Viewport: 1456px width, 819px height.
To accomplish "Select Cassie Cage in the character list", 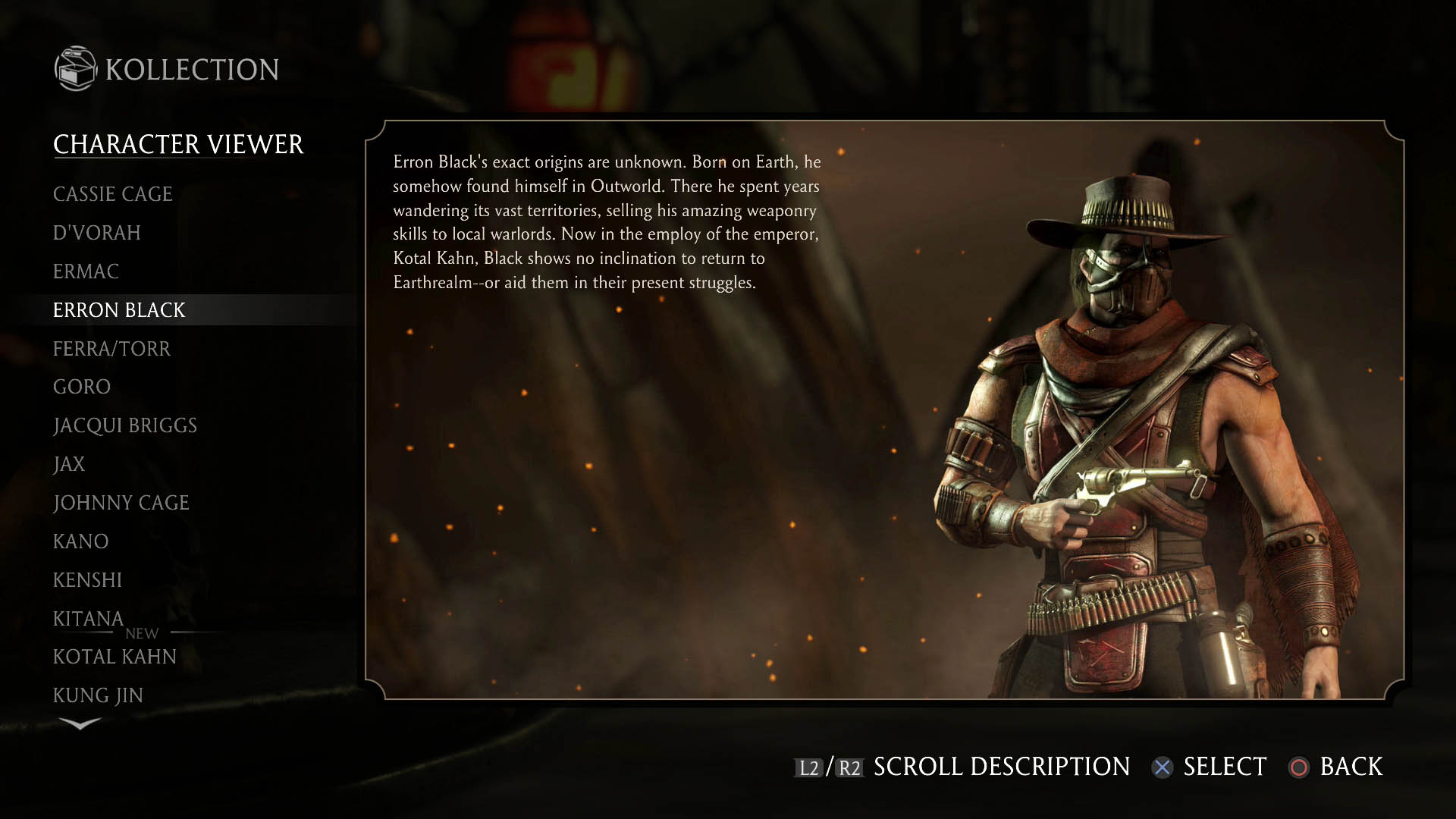I will [x=113, y=194].
